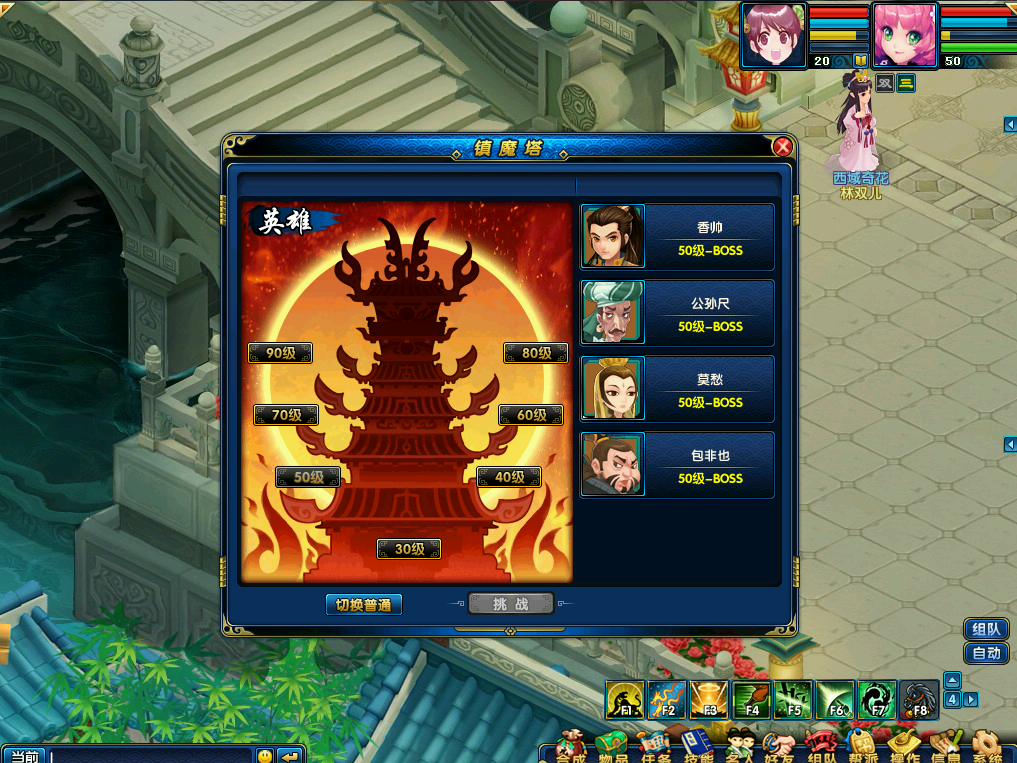The image size is (1017, 763).
Task: Select the 90级 tower floor
Action: pyautogui.click(x=280, y=353)
